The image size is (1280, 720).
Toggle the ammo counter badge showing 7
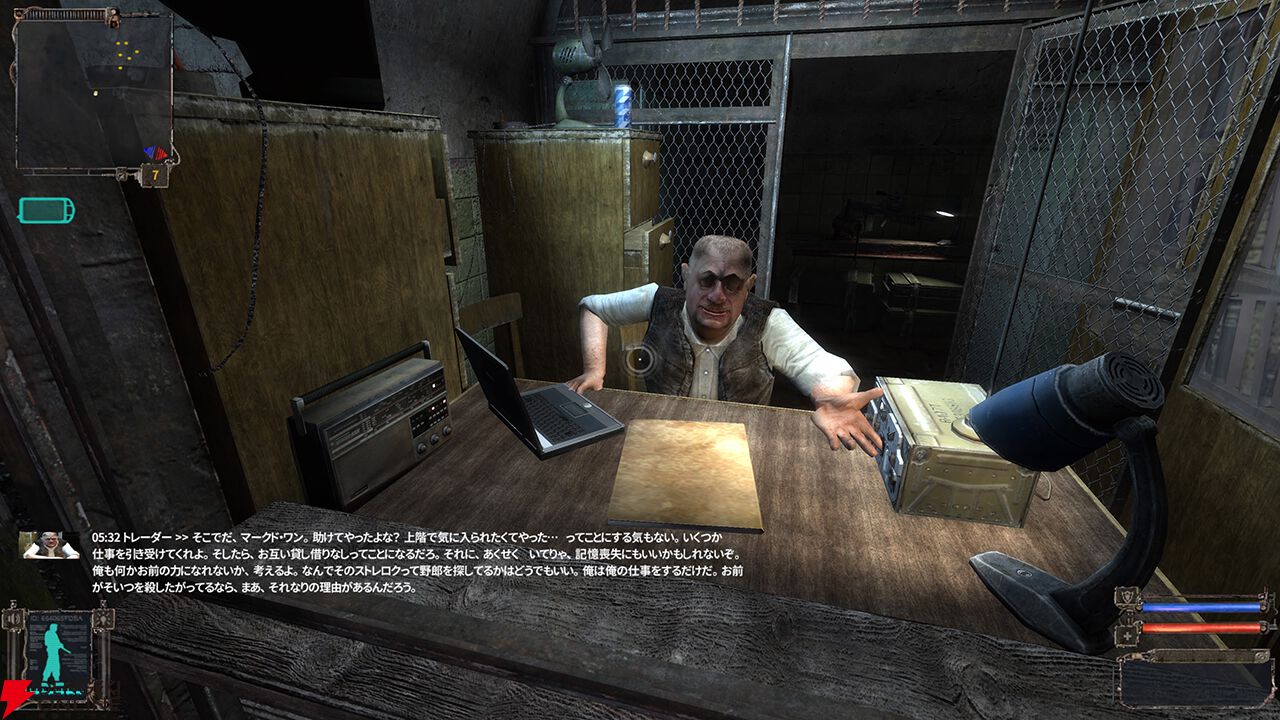click(x=155, y=174)
